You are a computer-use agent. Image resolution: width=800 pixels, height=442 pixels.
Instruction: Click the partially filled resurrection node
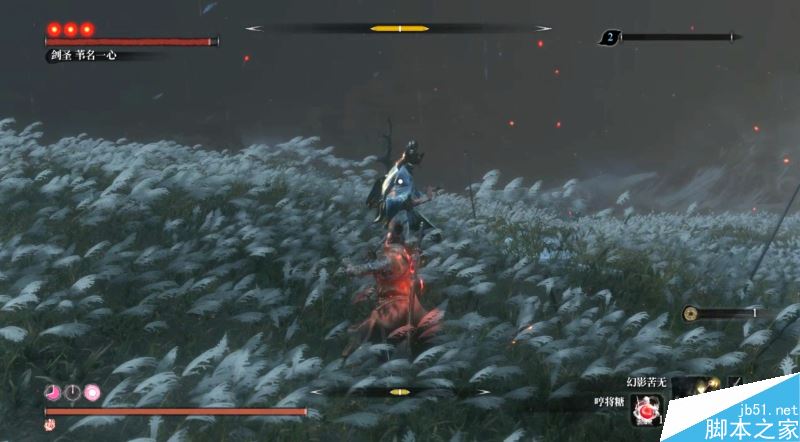coord(51,392)
